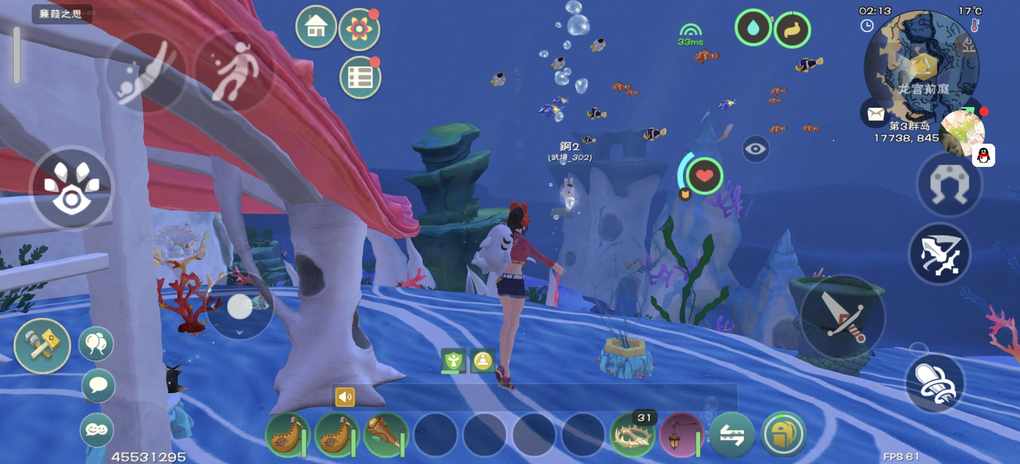Viewport: 1020px width, 464px height.
Task: Open the home house icon
Action: point(316,27)
